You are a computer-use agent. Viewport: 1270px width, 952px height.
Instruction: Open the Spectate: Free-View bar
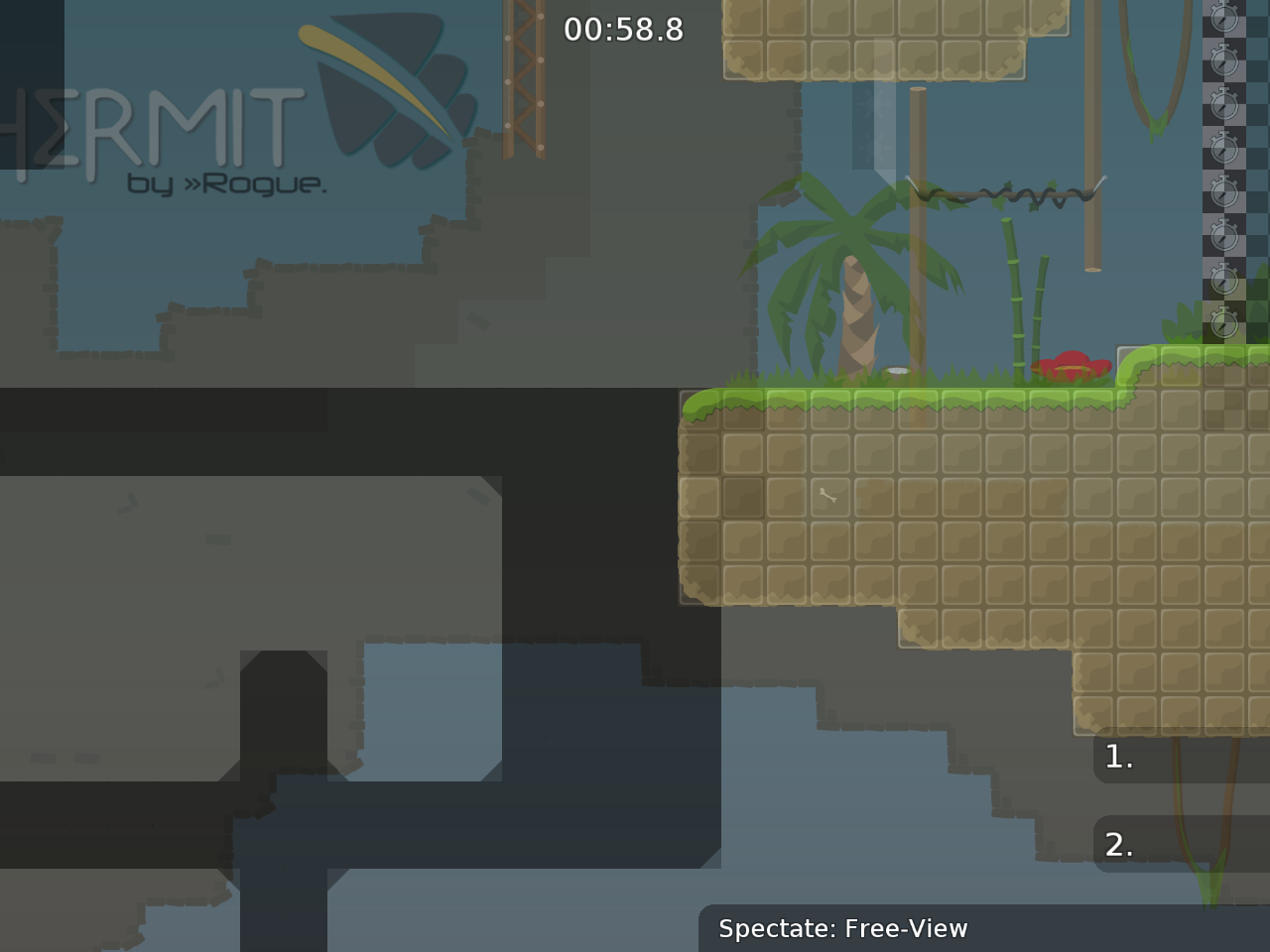[843, 929]
